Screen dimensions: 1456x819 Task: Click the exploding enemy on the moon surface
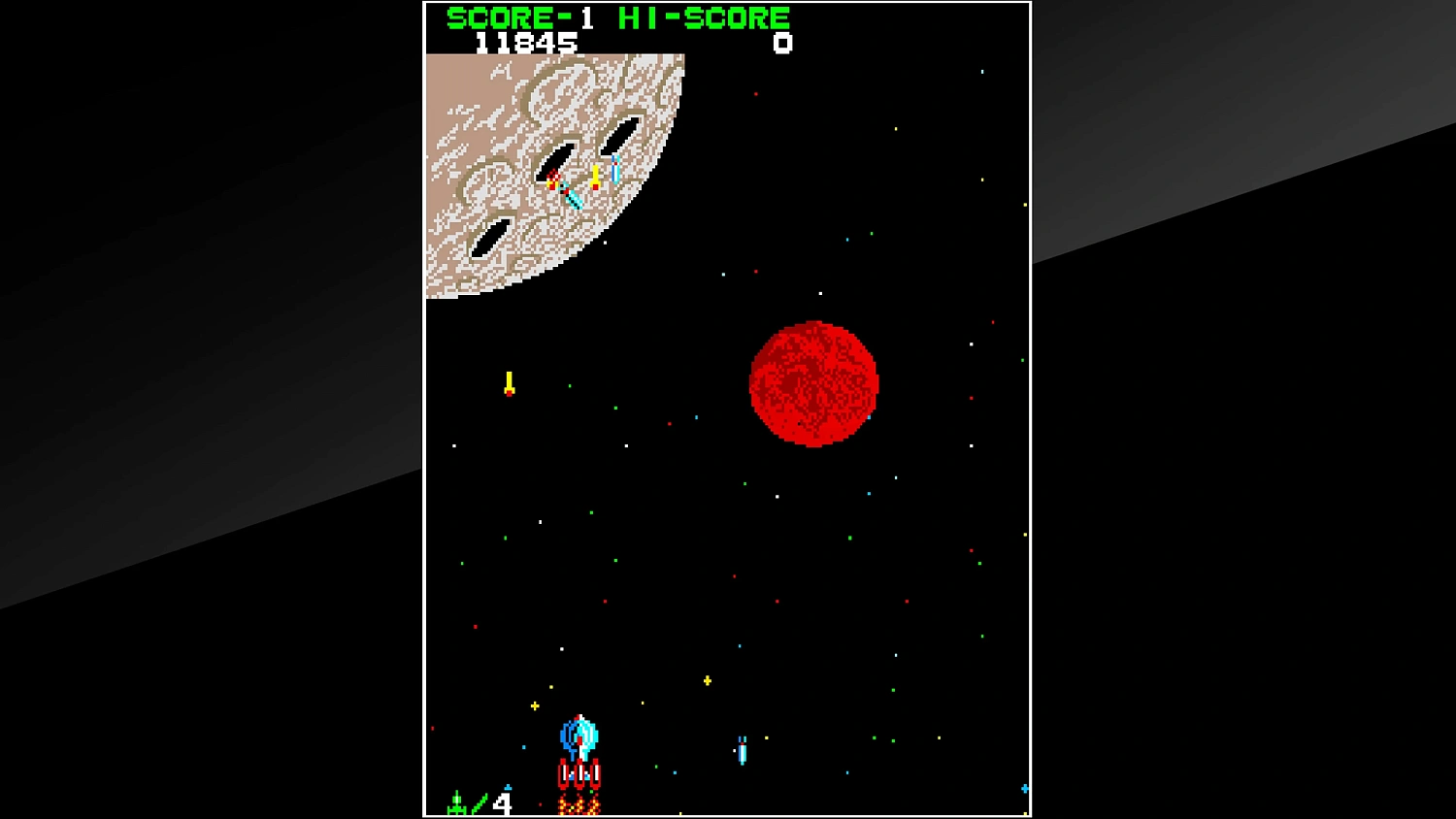(x=553, y=180)
